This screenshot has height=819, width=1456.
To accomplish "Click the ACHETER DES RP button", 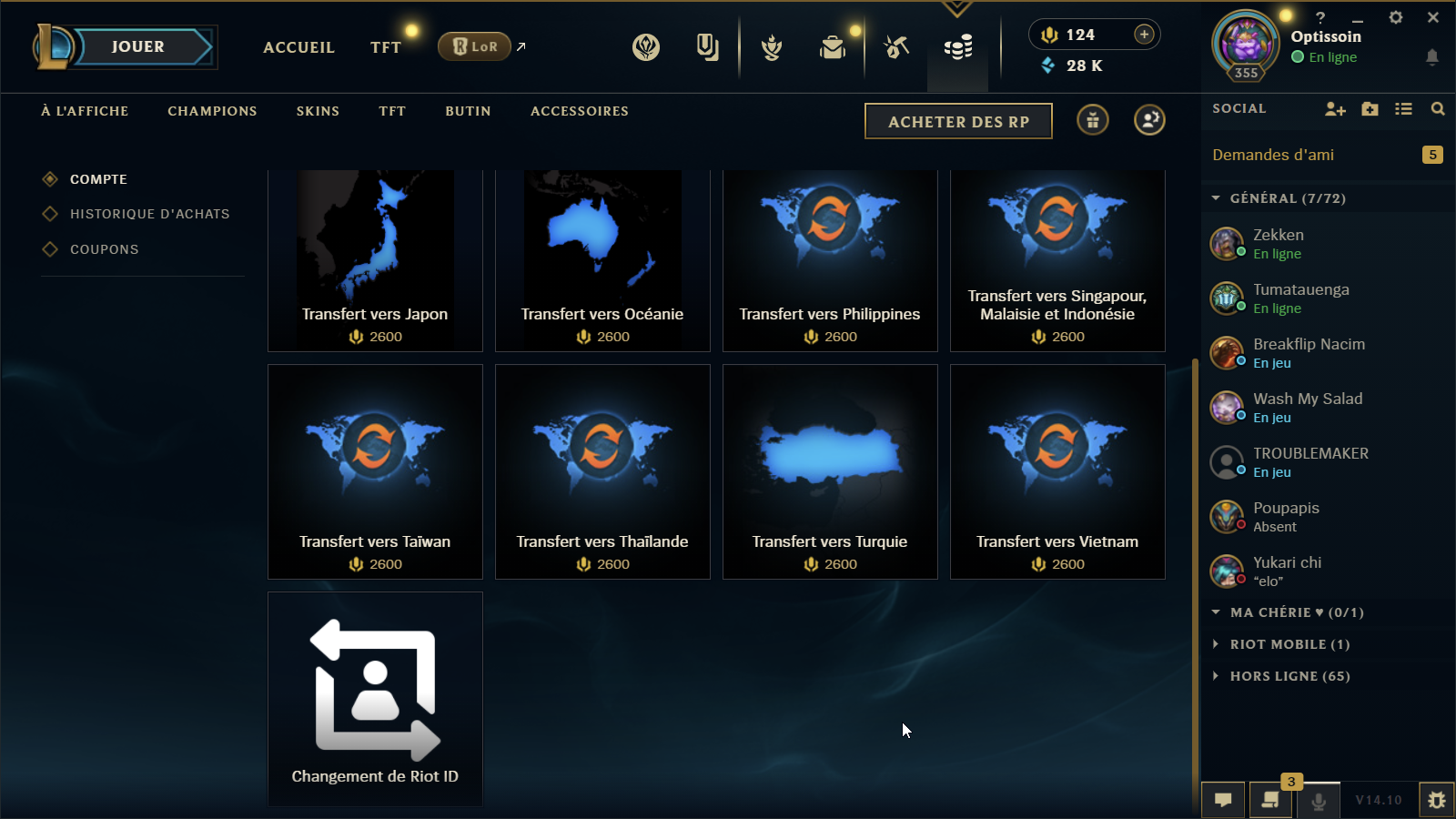I will tap(957, 120).
